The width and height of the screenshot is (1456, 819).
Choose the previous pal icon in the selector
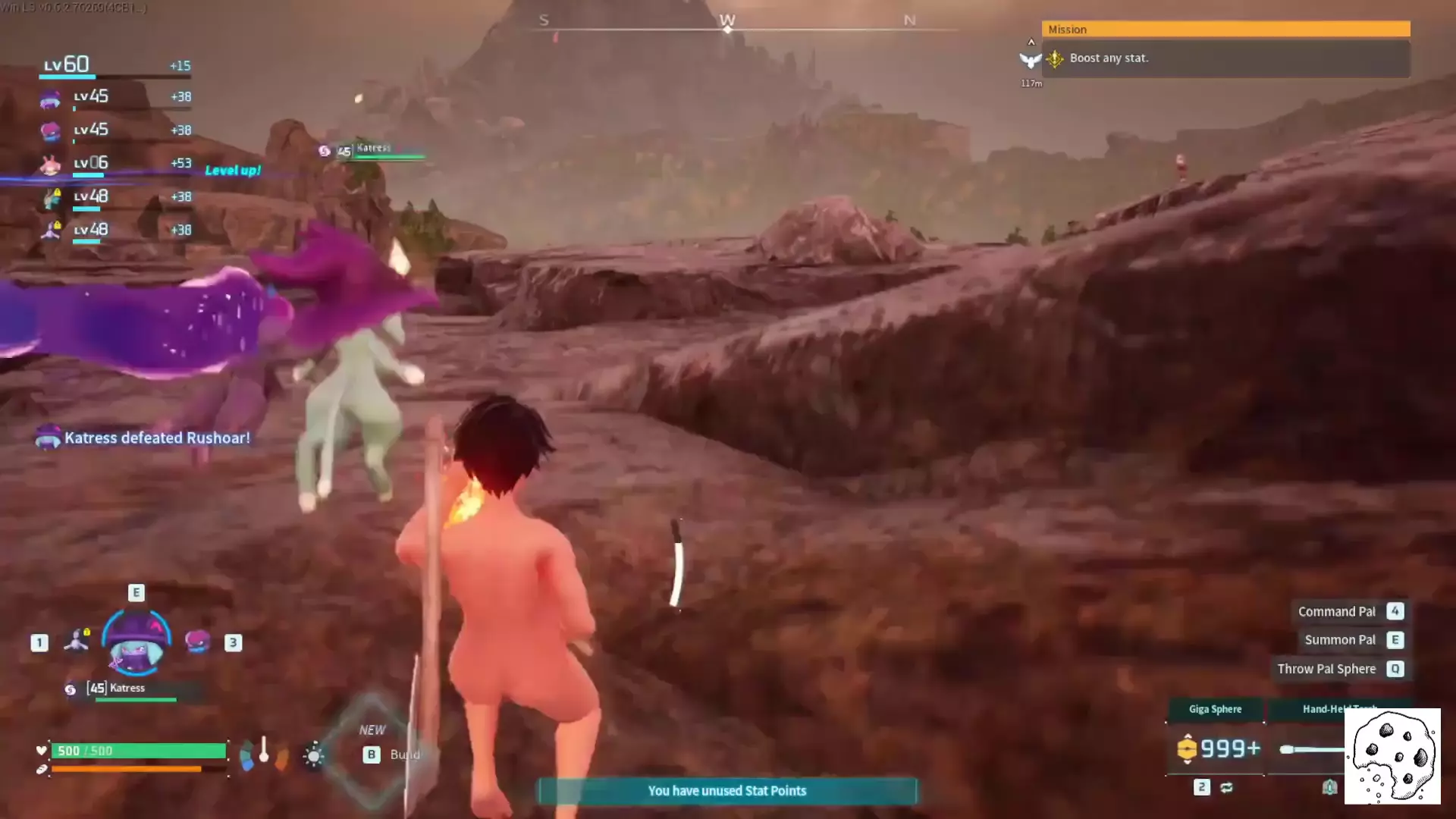[76, 642]
